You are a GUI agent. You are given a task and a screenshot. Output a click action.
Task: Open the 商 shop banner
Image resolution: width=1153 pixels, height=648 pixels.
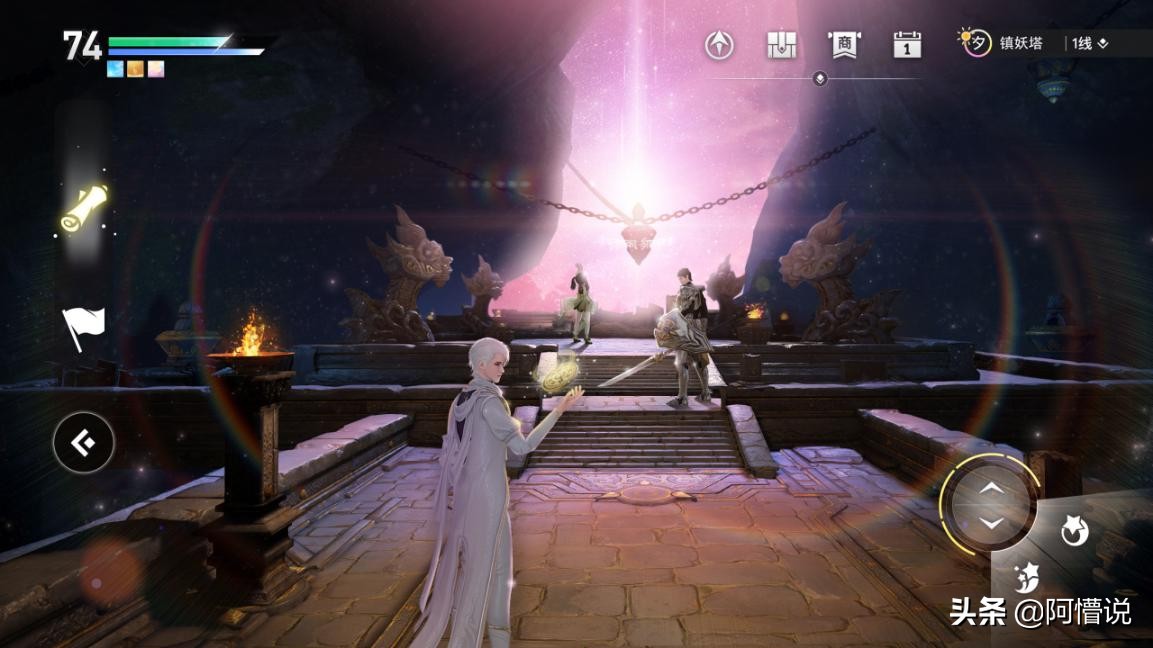point(844,44)
